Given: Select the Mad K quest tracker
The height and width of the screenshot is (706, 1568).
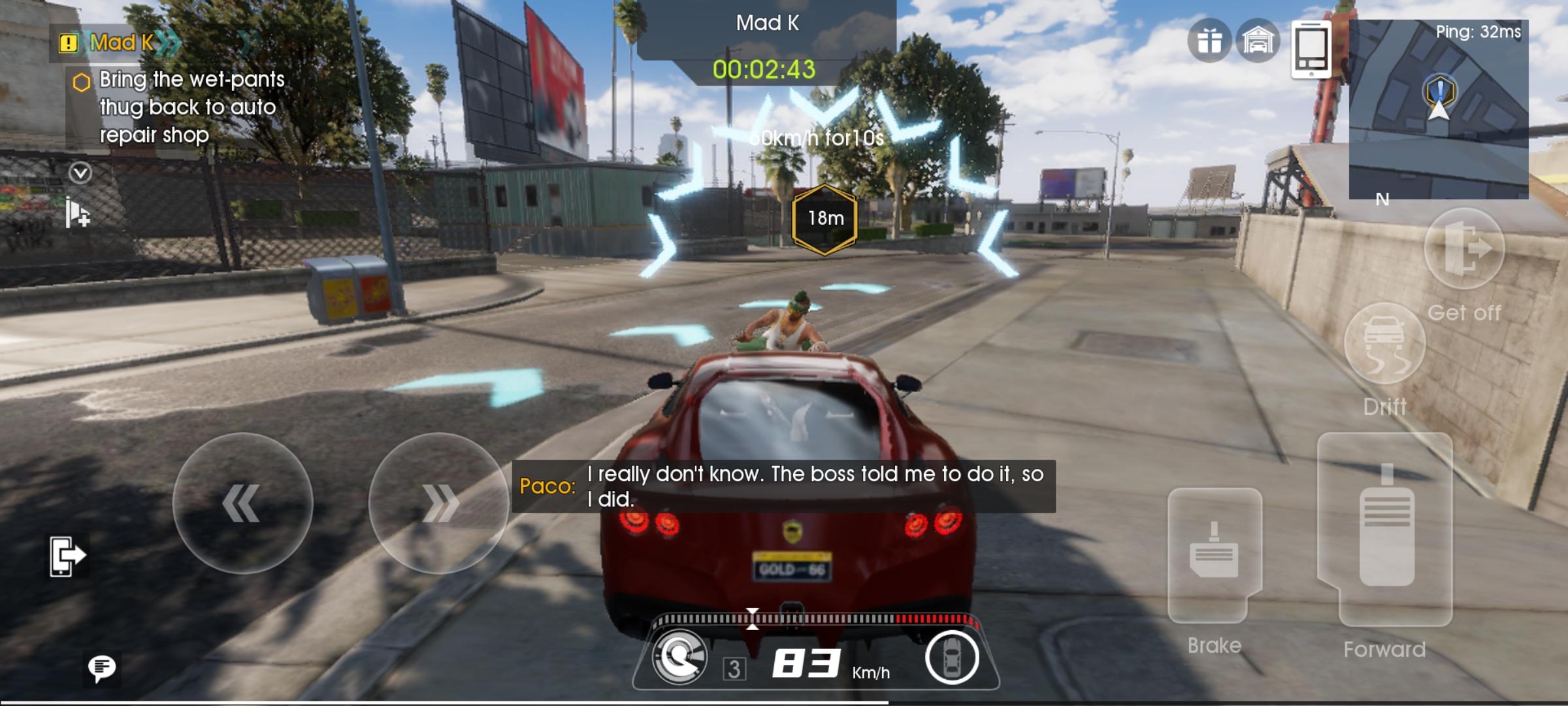Looking at the screenshot, I should (121, 43).
